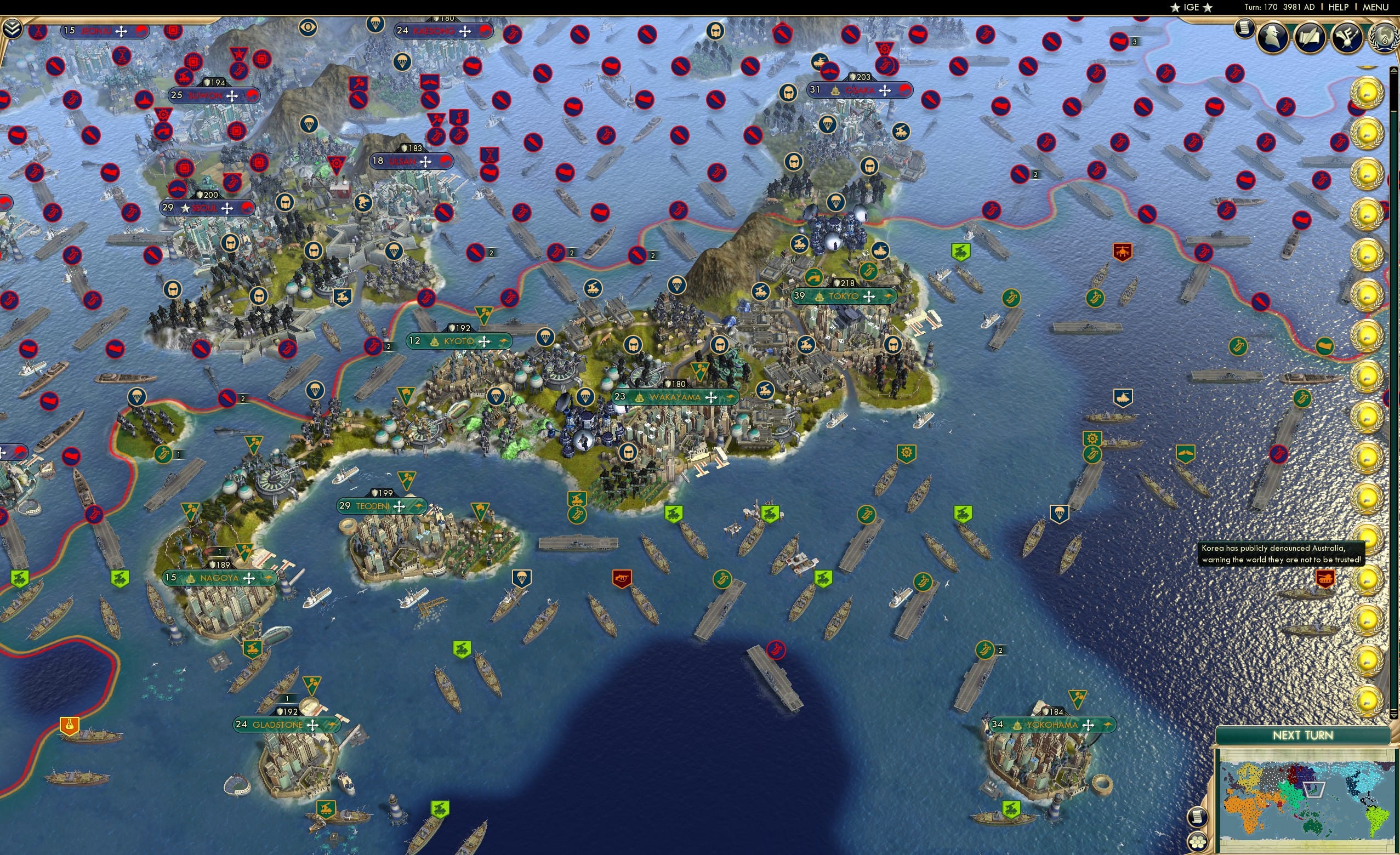Open the Diplomacy scroll-and-quill icon
Viewport: 1400px width, 855px height.
[1311, 37]
